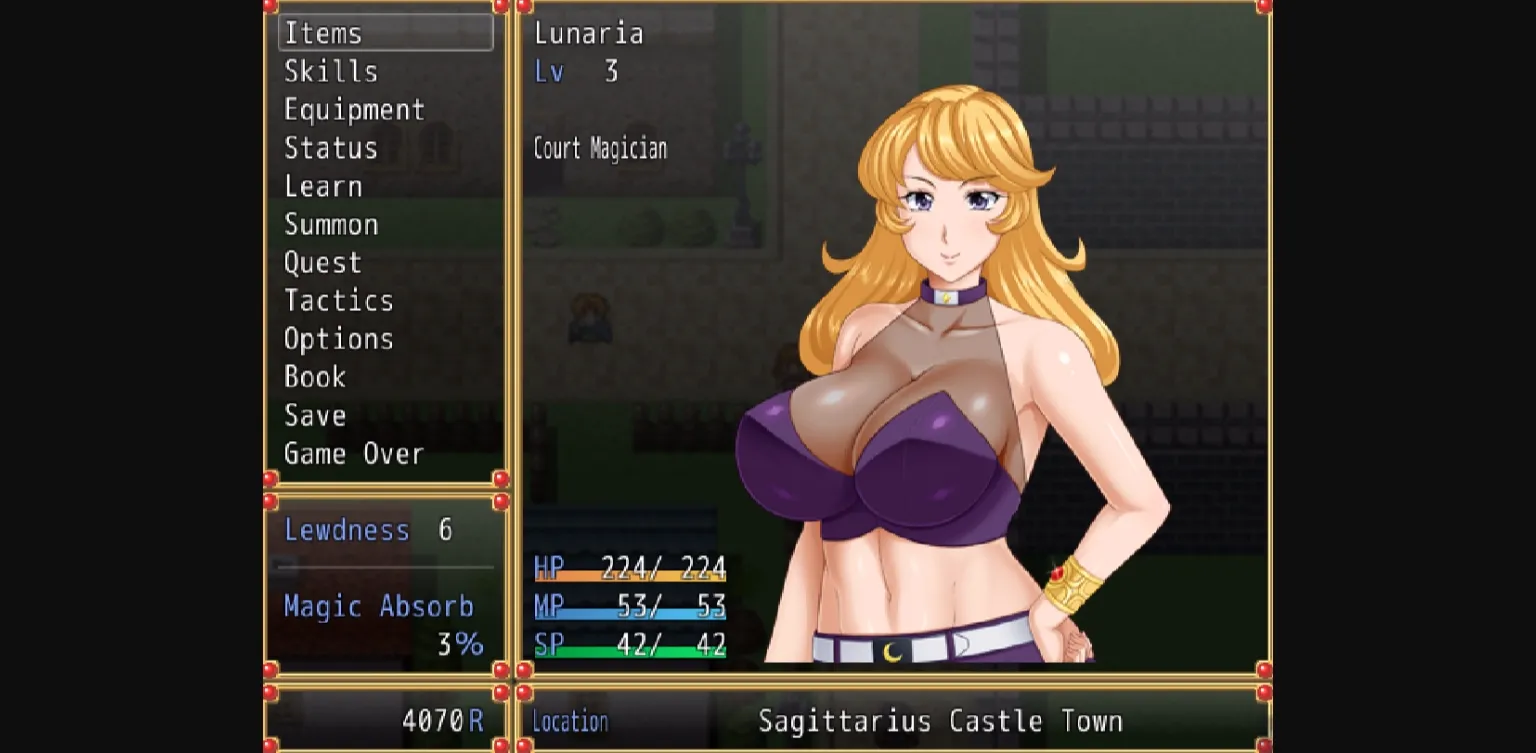The height and width of the screenshot is (753, 1536).
Task: Open the Learn menu entry
Action: (323, 186)
